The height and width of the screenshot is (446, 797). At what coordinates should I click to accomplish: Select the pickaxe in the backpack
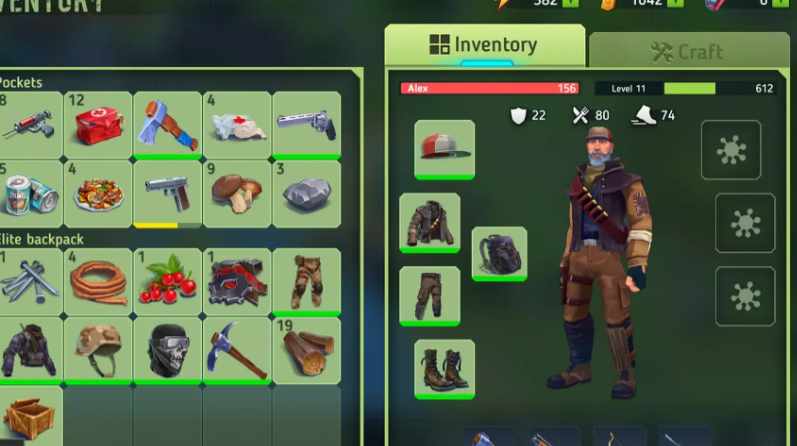pos(237,349)
